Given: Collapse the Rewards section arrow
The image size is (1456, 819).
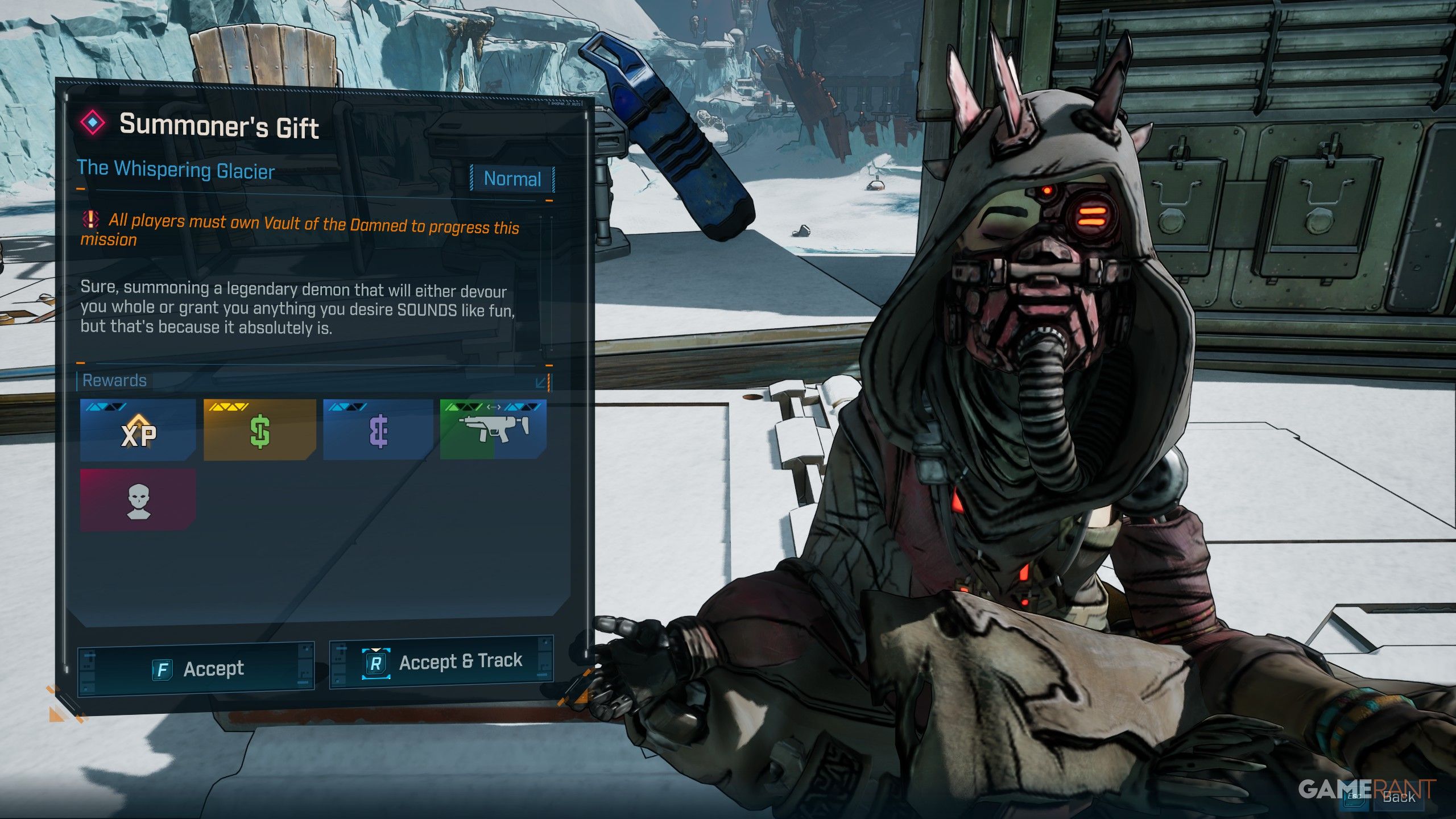Looking at the screenshot, I should [541, 382].
